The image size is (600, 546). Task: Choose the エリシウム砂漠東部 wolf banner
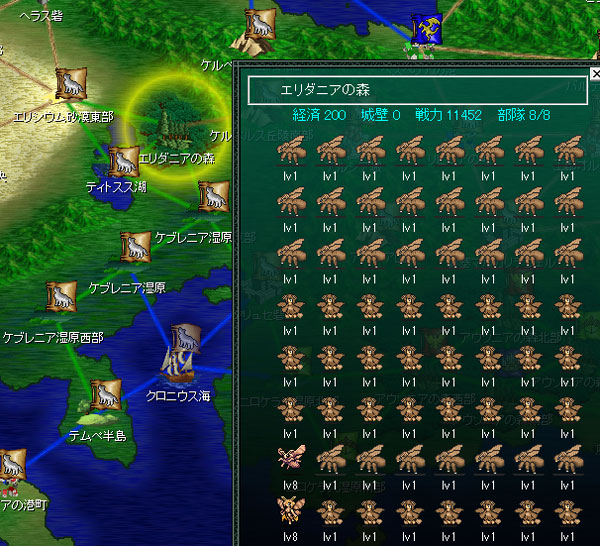point(71,84)
